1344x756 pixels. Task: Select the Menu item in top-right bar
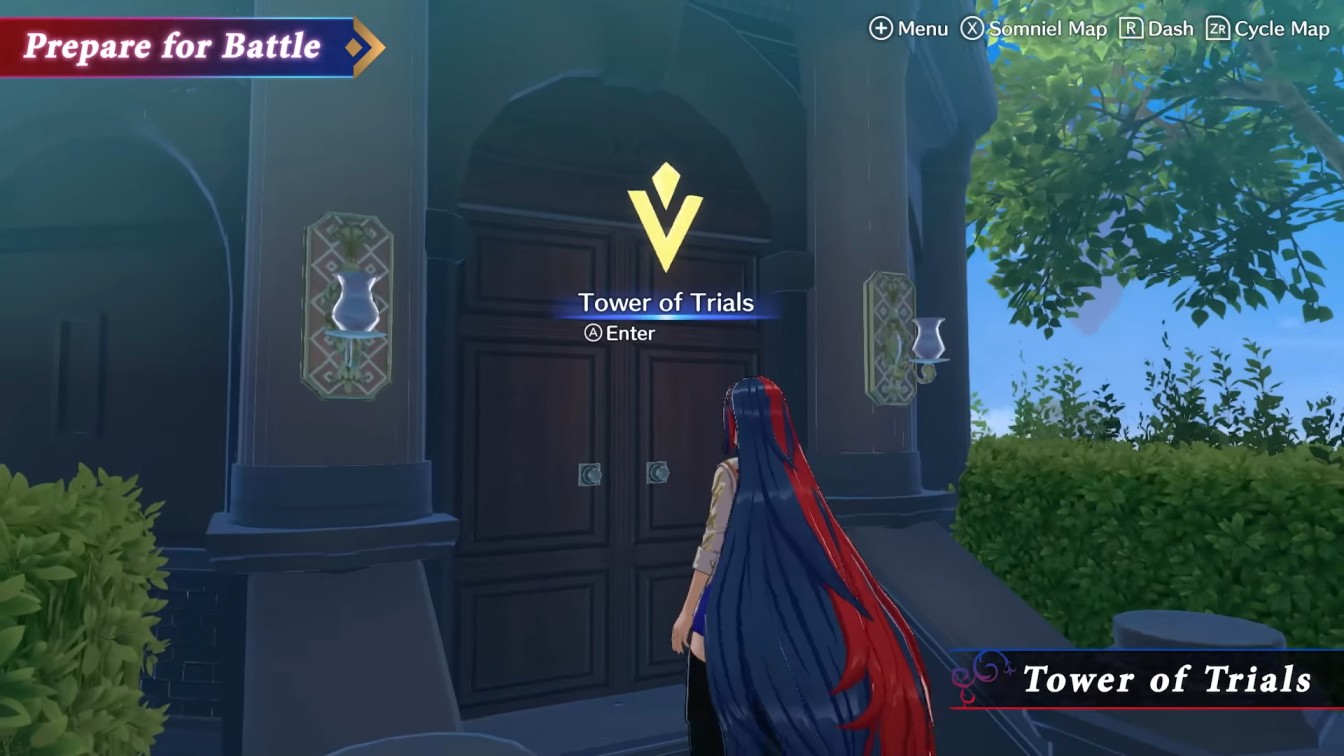click(910, 29)
